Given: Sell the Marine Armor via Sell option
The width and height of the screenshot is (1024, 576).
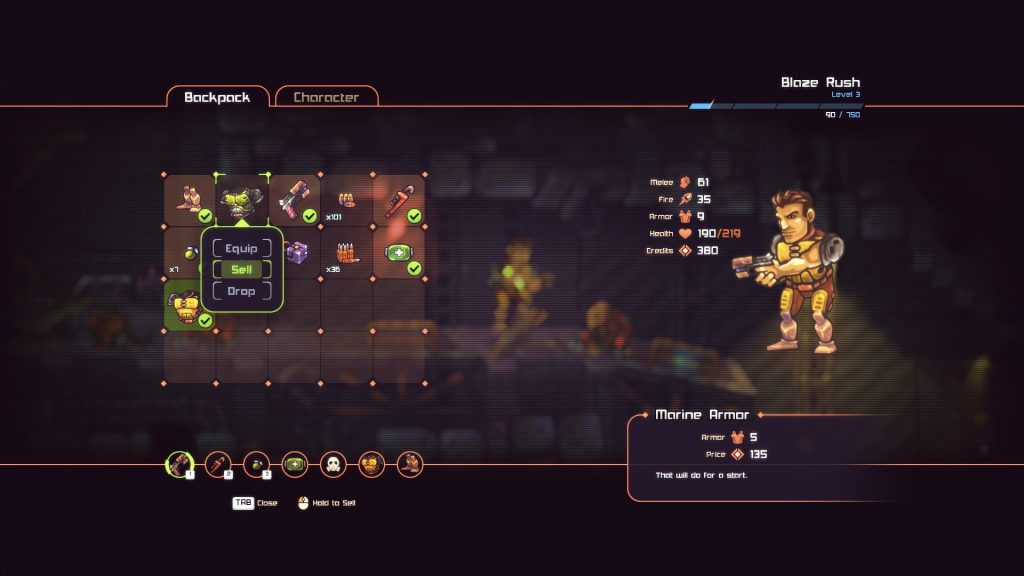Looking at the screenshot, I should tap(242, 270).
